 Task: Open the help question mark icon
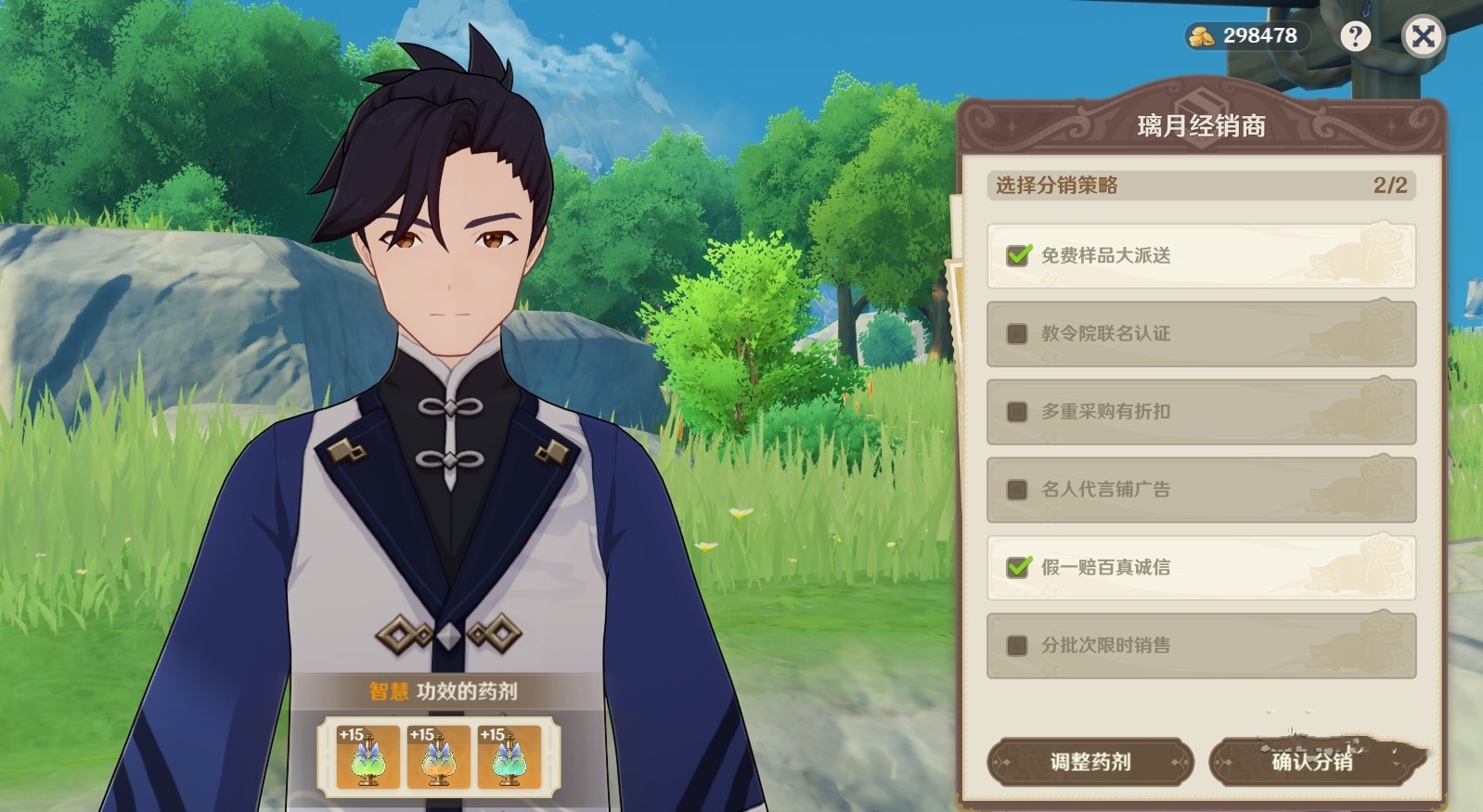(1356, 35)
